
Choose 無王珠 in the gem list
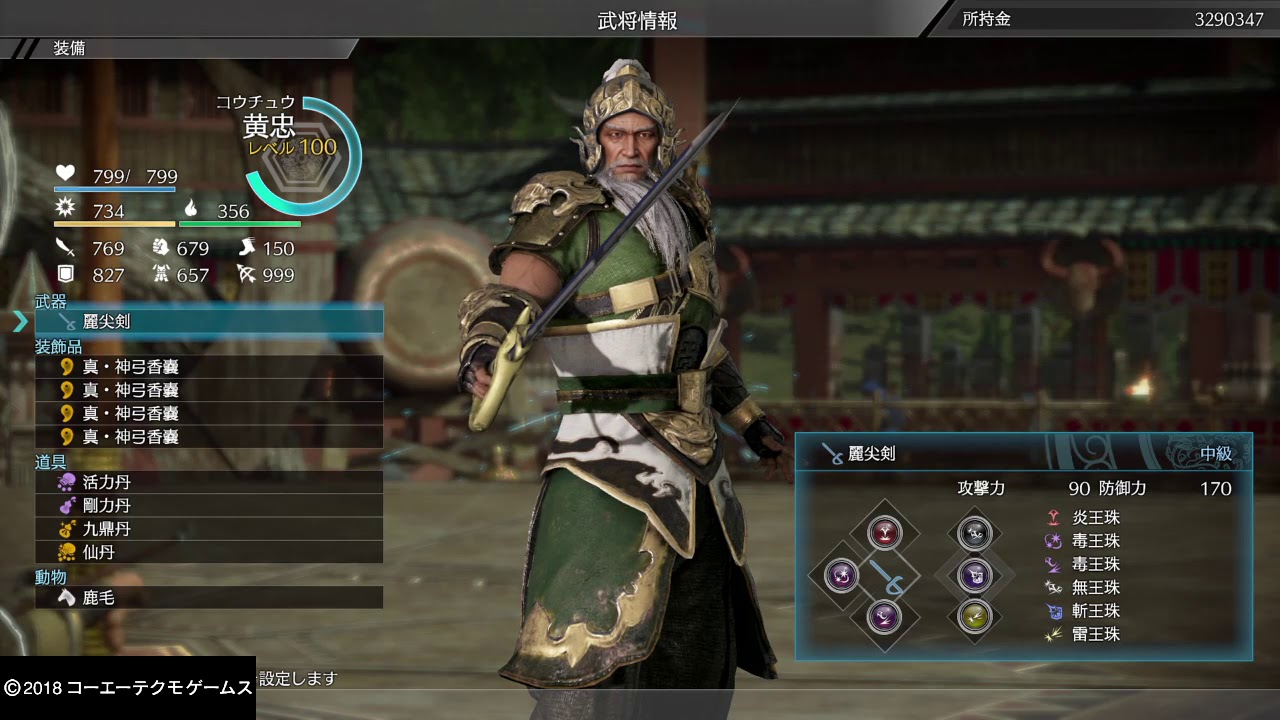[1094, 588]
